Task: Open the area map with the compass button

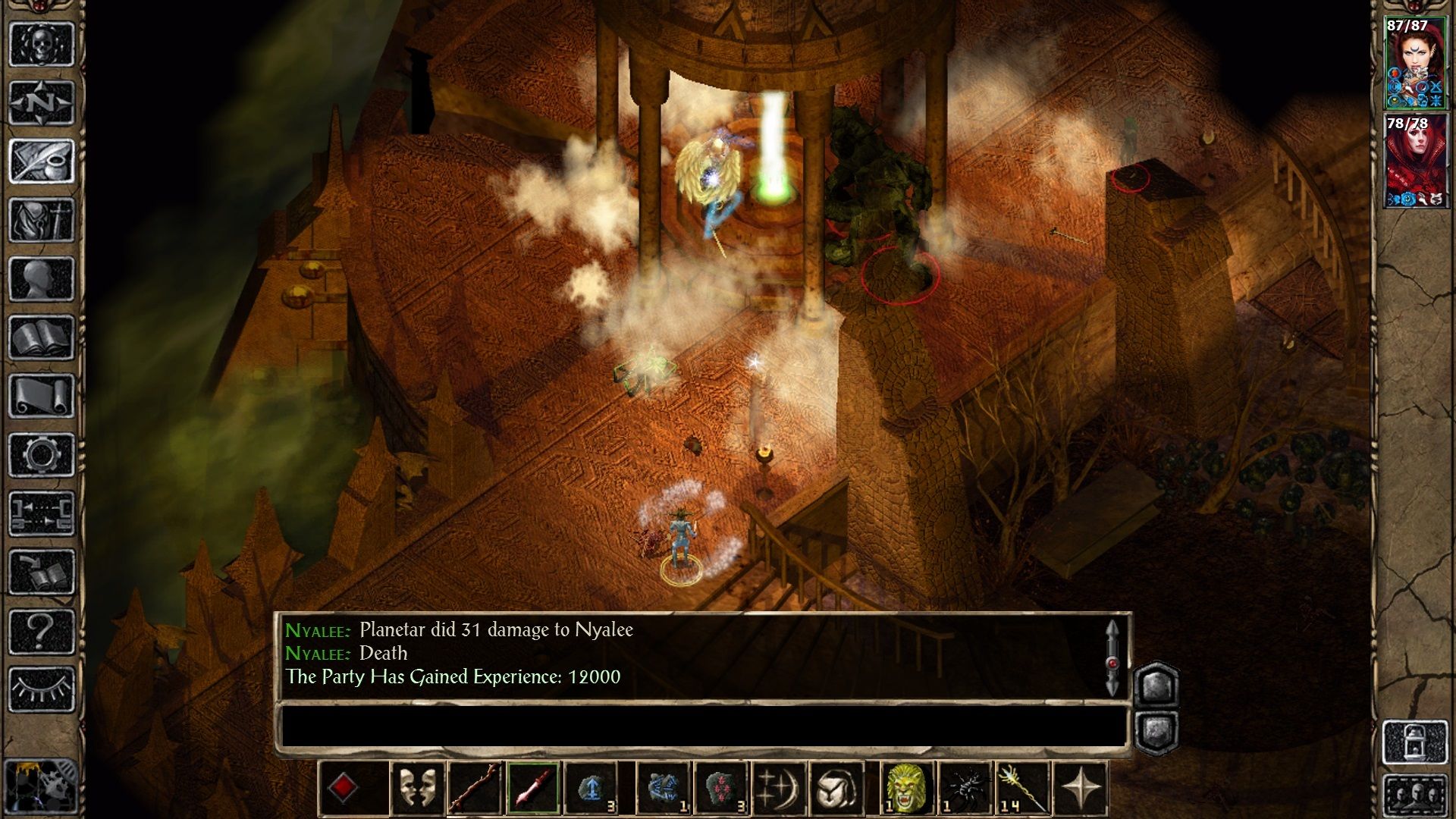Action: [42, 102]
